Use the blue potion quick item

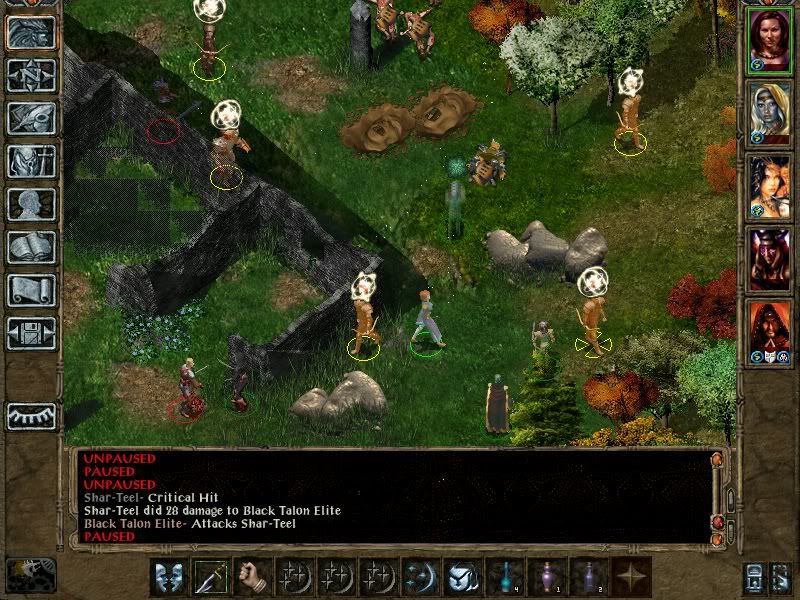coord(506,577)
